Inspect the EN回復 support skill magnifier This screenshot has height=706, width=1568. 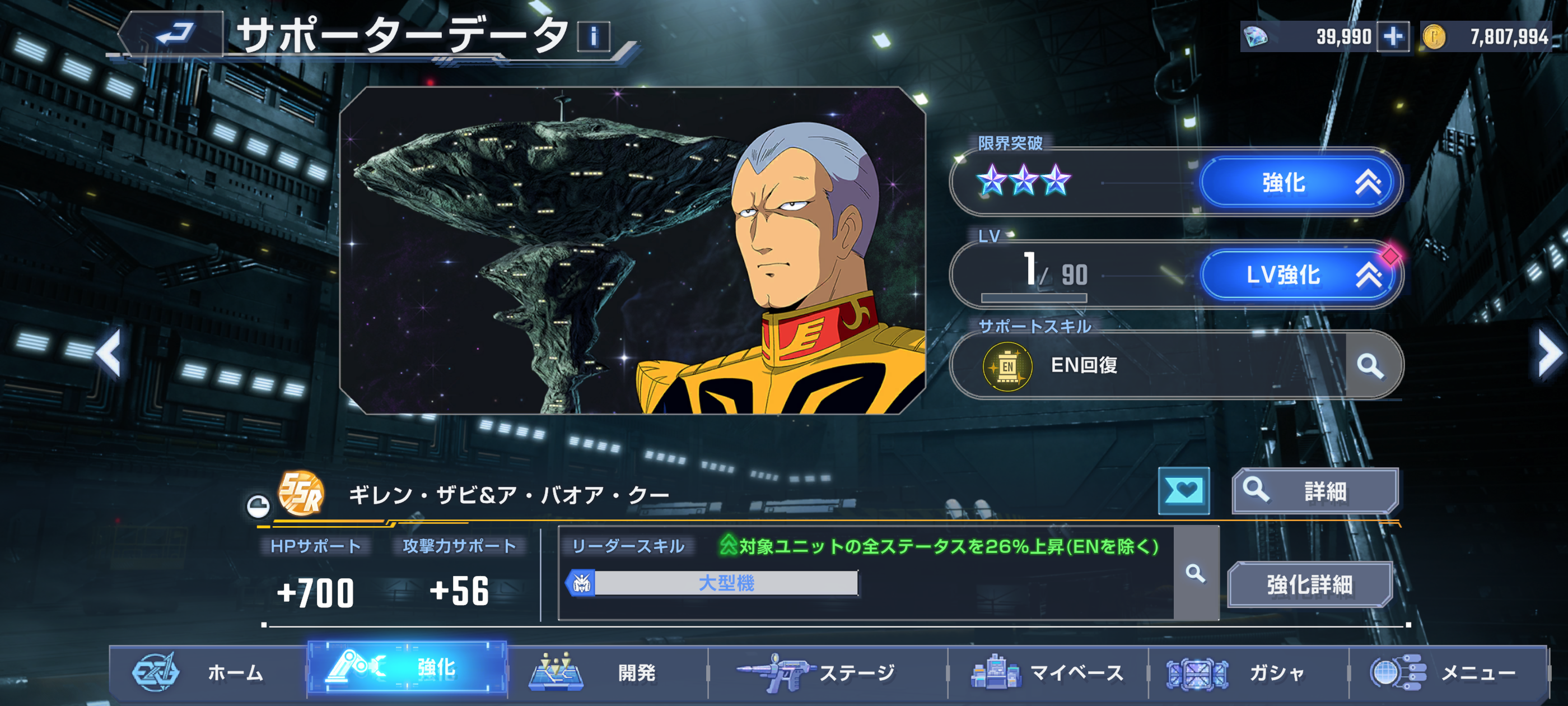[x=1371, y=365]
